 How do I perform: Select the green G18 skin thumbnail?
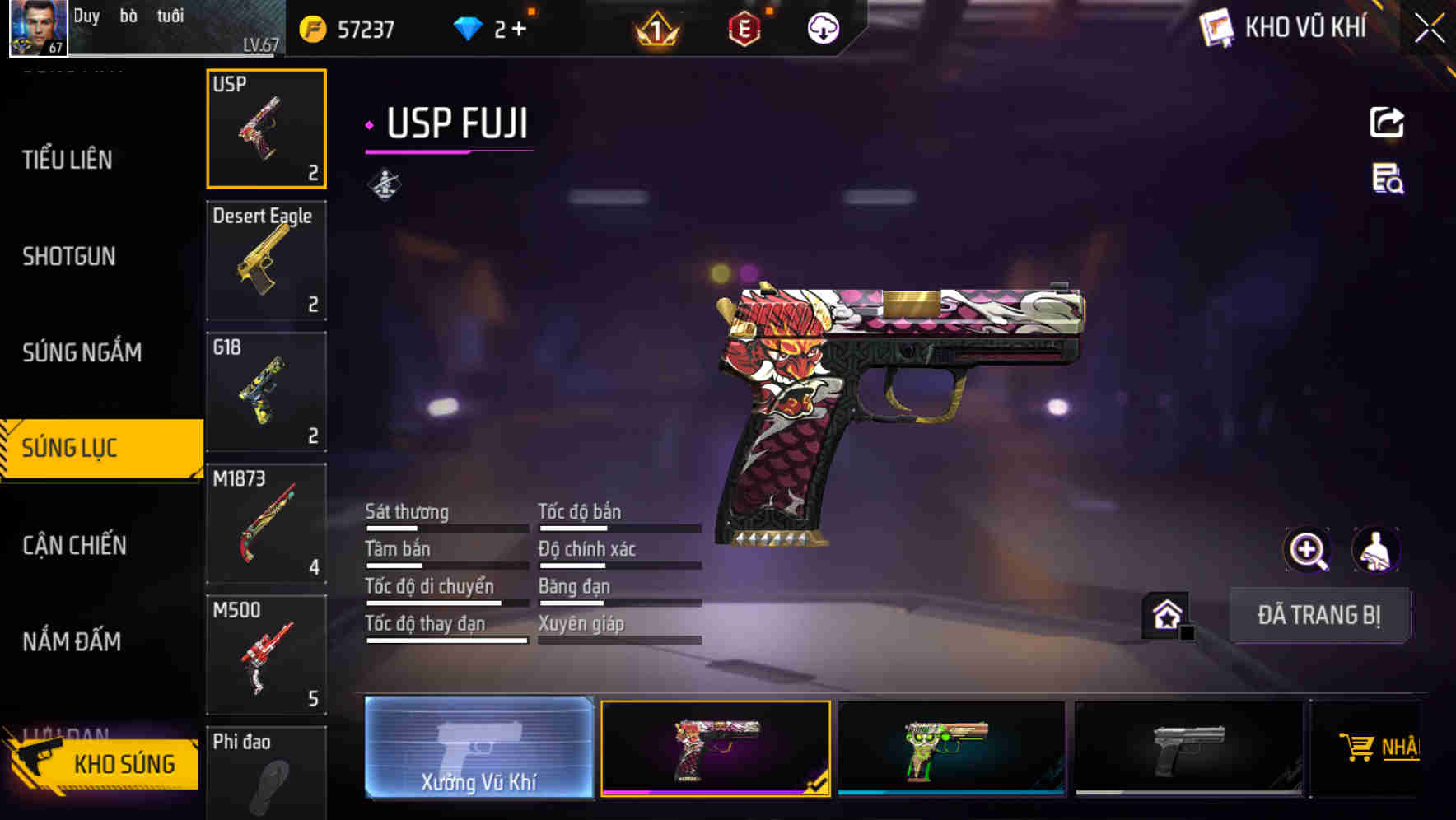[953, 749]
